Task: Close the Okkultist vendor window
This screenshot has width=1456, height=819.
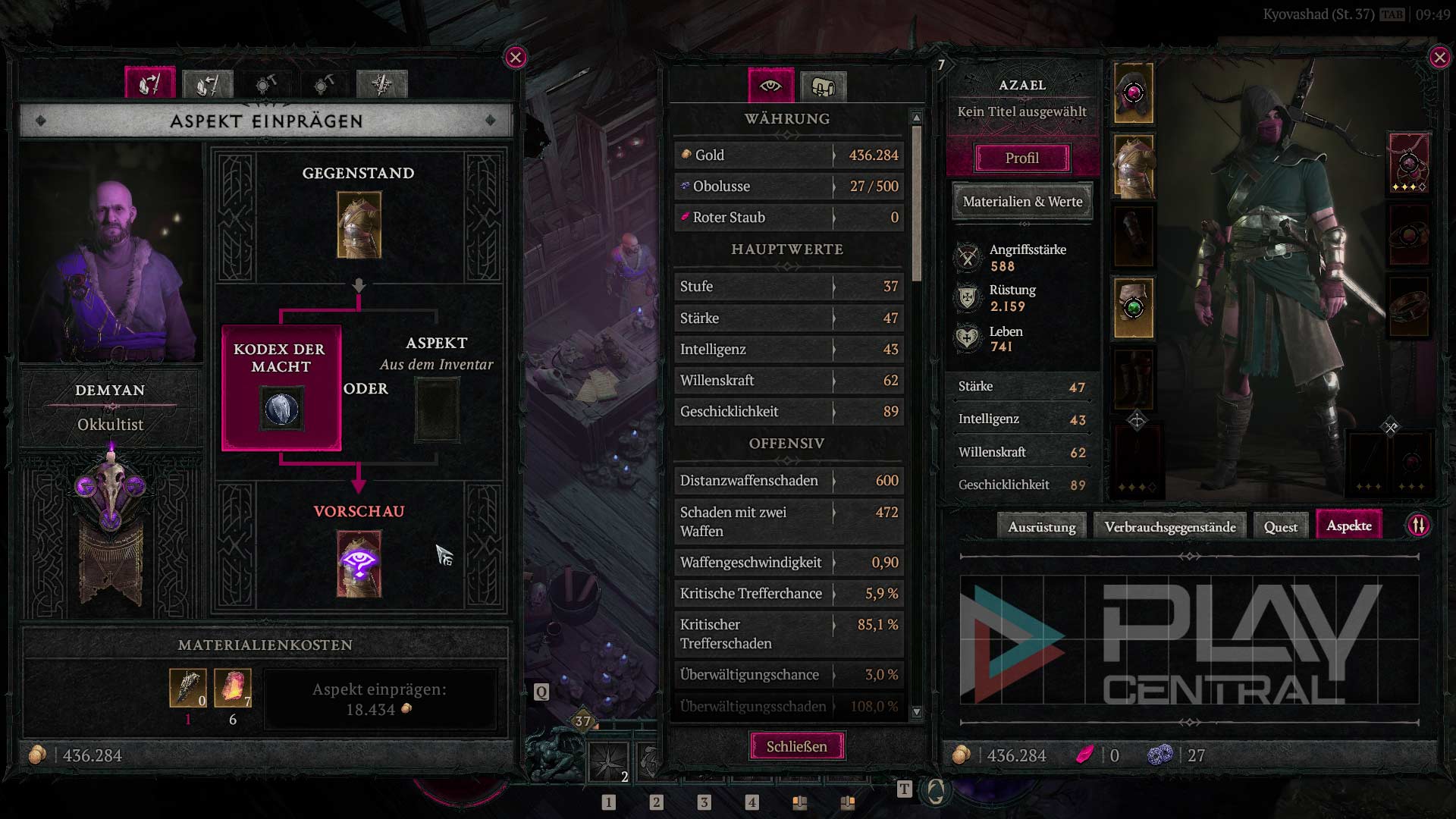Action: coord(516,58)
